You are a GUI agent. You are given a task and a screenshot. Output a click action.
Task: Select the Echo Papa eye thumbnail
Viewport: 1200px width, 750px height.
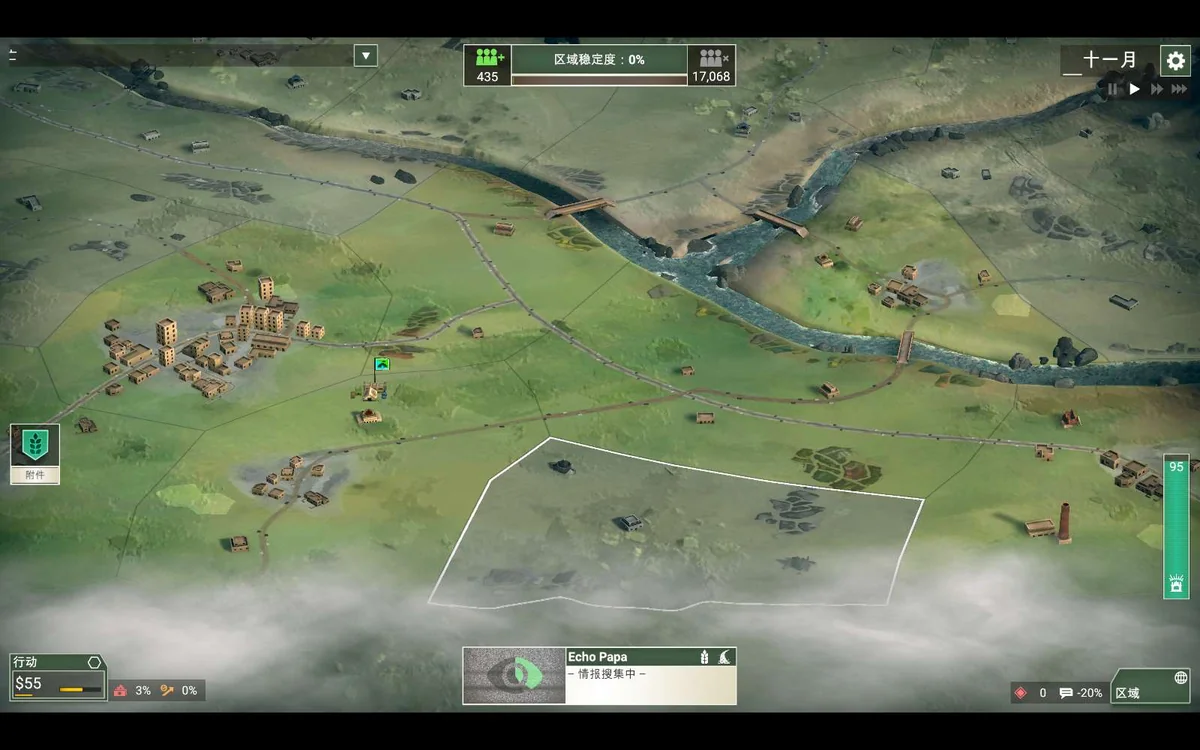pyautogui.click(x=513, y=675)
